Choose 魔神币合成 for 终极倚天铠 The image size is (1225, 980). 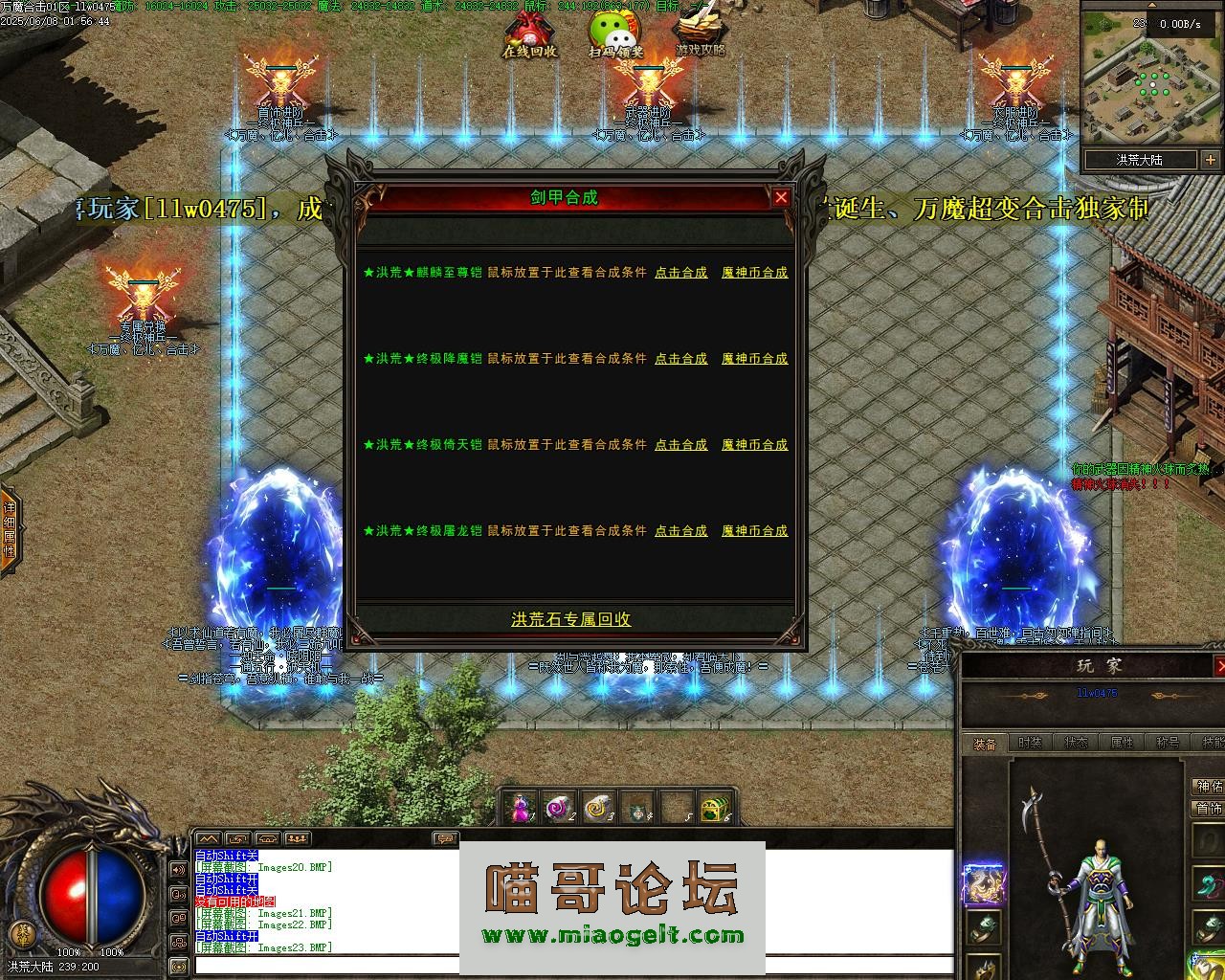click(754, 445)
